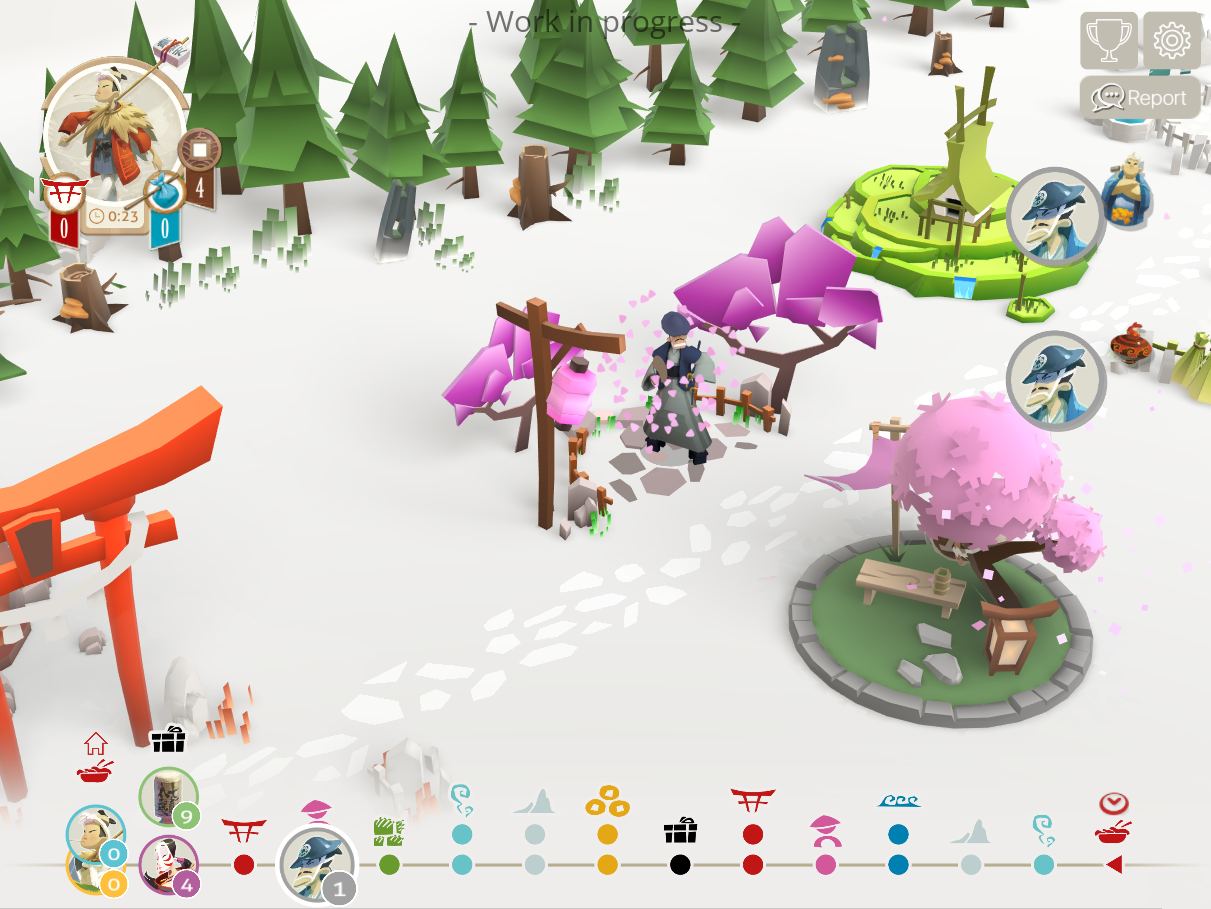Select the pink encounter stop
This screenshot has height=909, width=1211.
825,864
